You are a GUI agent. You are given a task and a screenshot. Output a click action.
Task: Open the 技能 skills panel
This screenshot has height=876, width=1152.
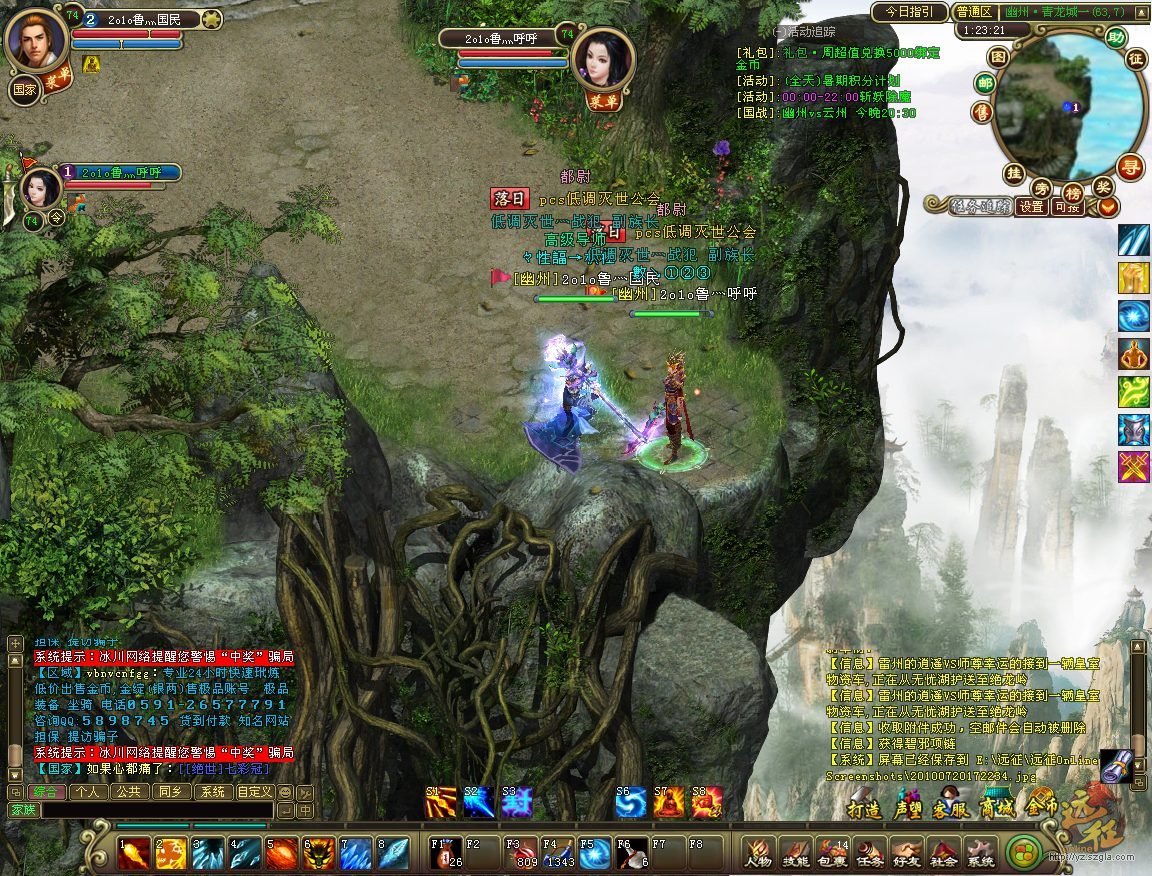[x=795, y=853]
